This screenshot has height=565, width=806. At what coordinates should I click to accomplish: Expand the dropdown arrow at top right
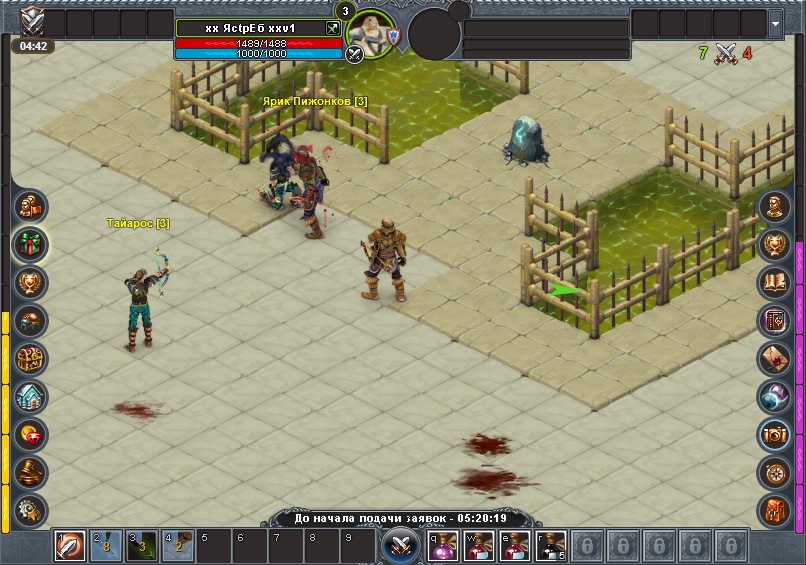click(x=776, y=22)
